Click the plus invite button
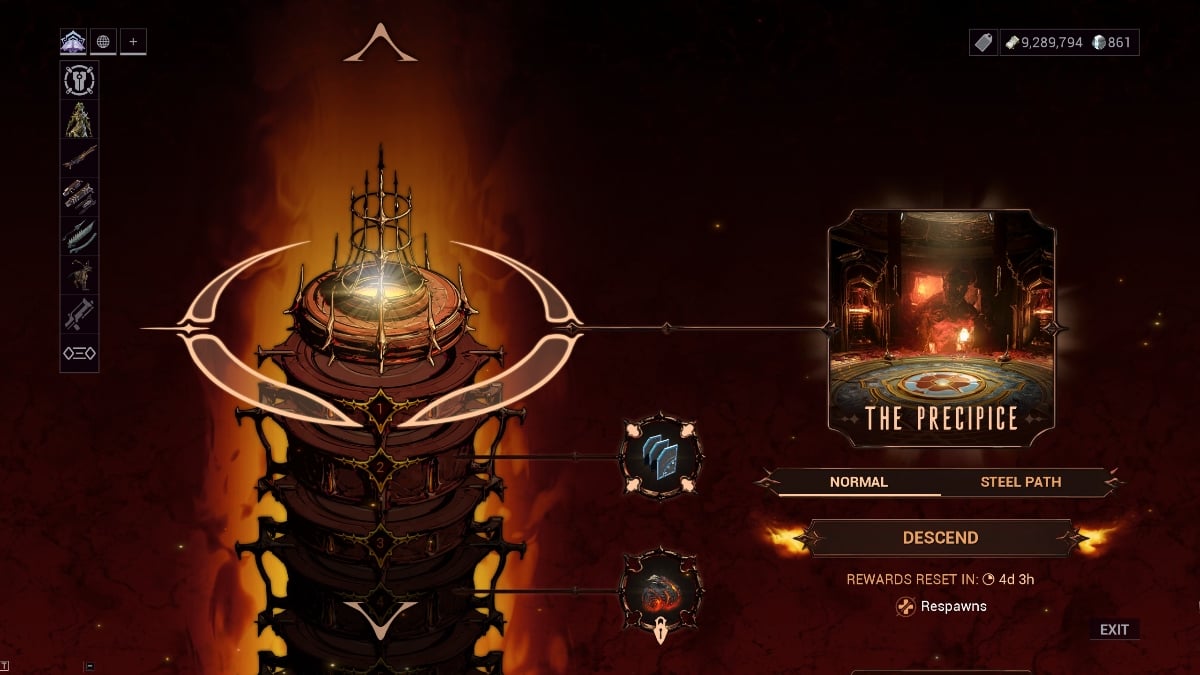 [x=133, y=42]
